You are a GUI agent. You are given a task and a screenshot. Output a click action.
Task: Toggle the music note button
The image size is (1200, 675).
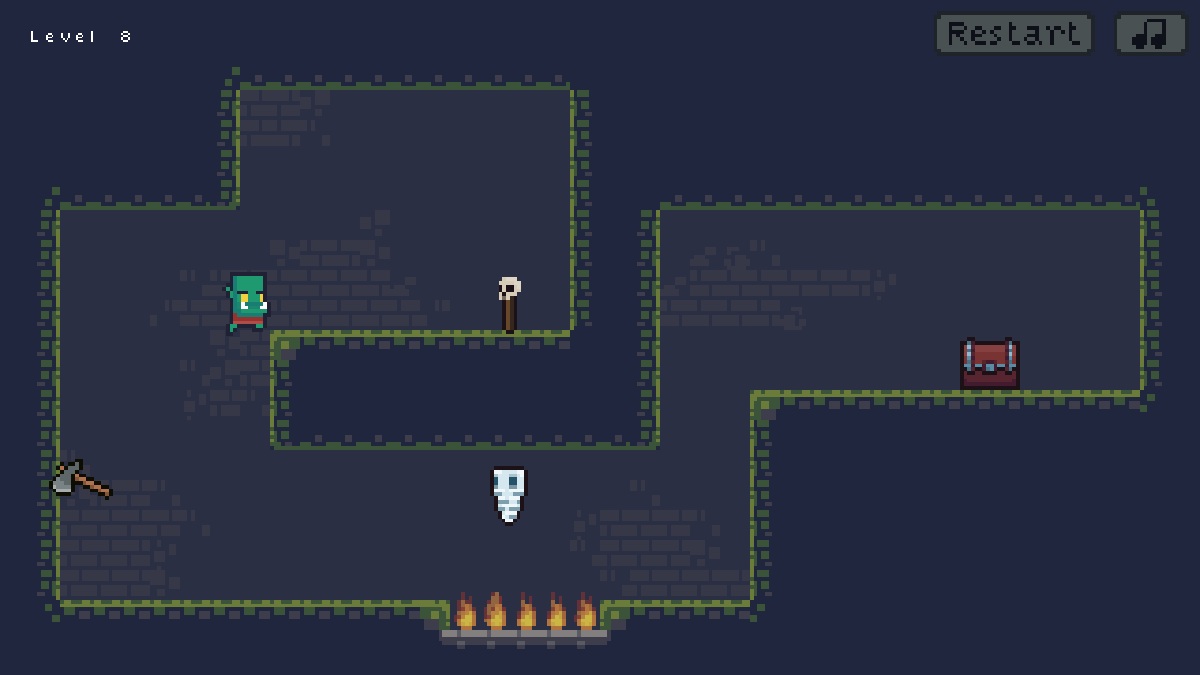click(1150, 34)
